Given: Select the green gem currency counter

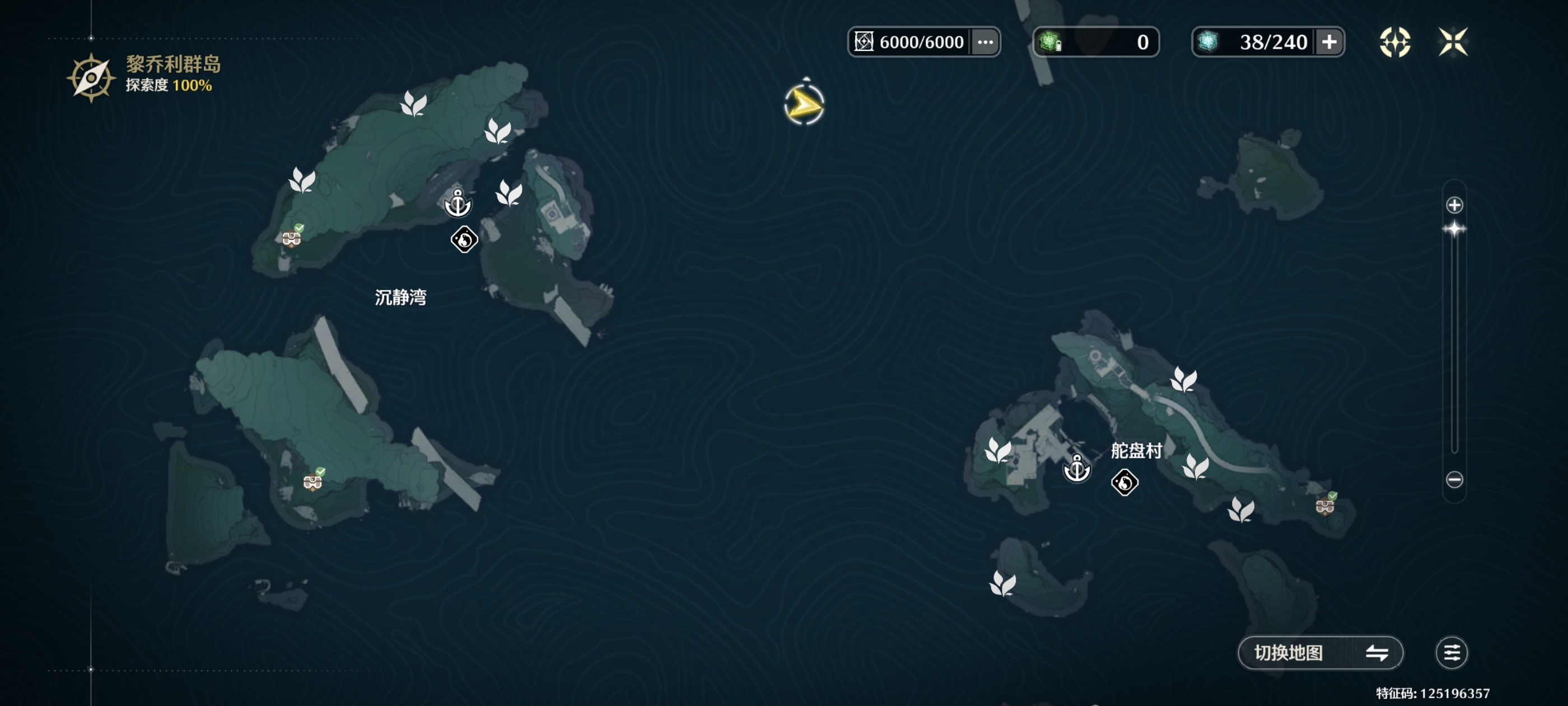Looking at the screenshot, I should click(1096, 42).
